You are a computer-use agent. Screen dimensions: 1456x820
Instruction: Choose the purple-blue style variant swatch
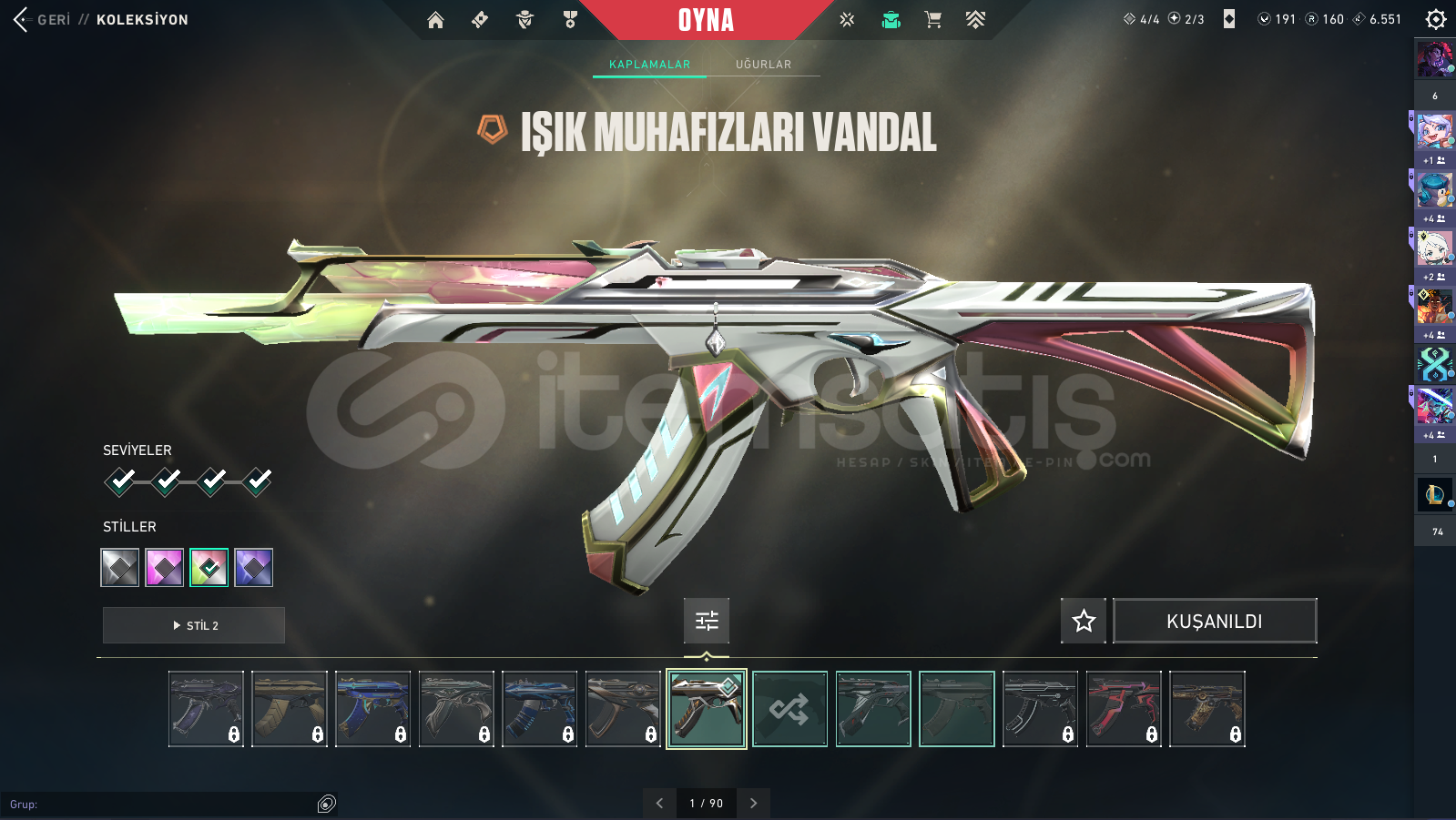[x=253, y=568]
